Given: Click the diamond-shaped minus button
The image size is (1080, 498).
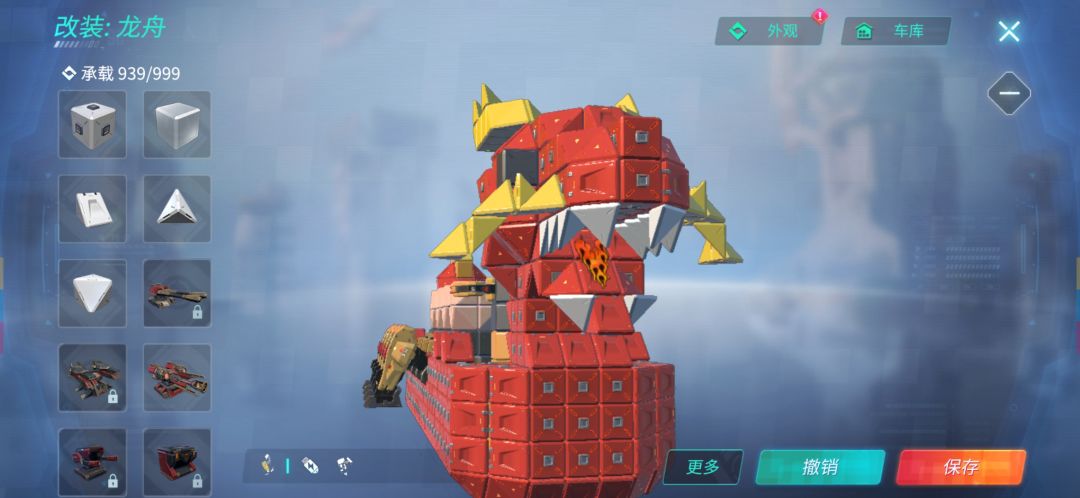Looking at the screenshot, I should click(x=1009, y=94).
